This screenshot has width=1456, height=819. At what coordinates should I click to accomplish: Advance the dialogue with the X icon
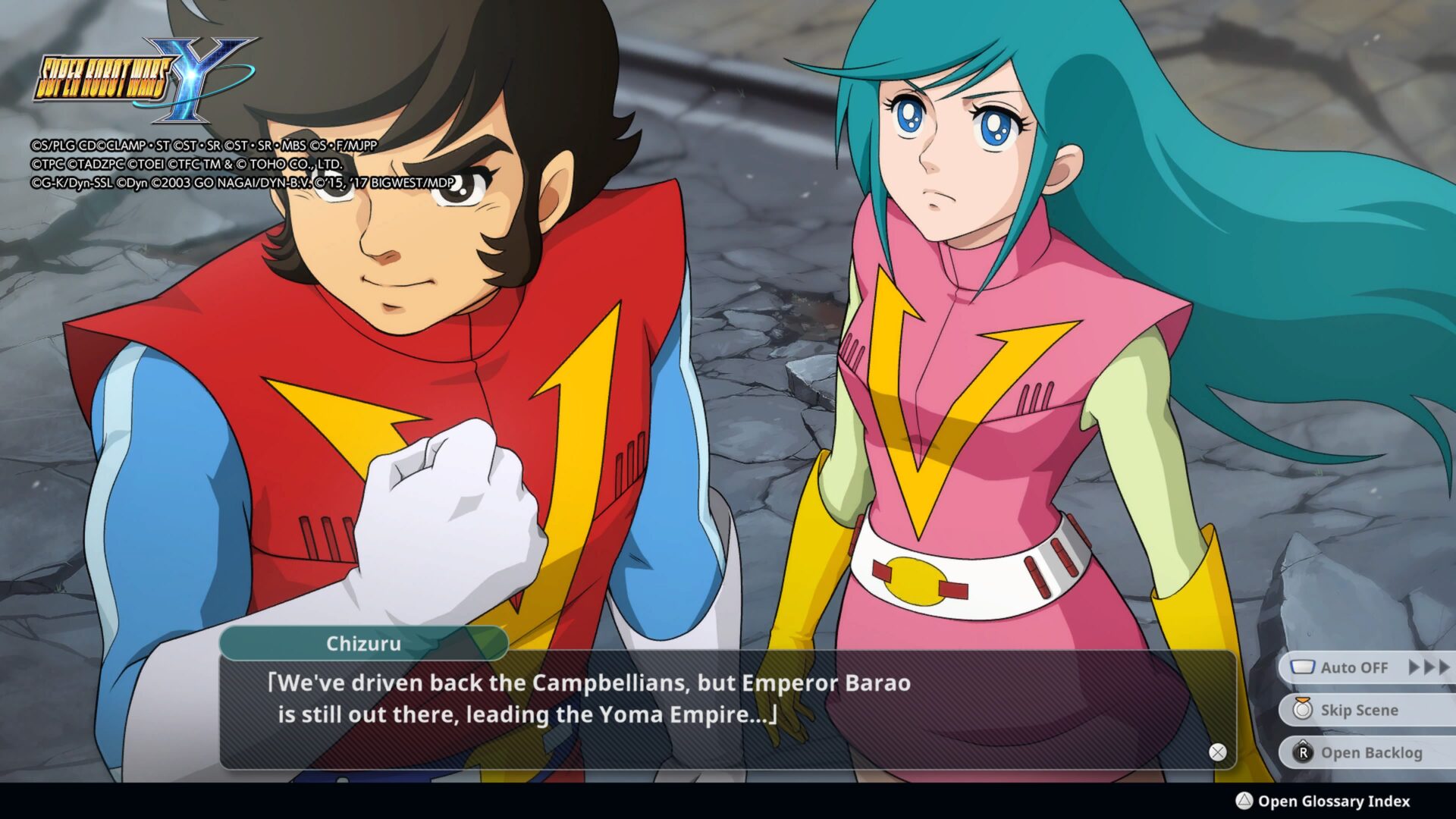click(x=1217, y=752)
